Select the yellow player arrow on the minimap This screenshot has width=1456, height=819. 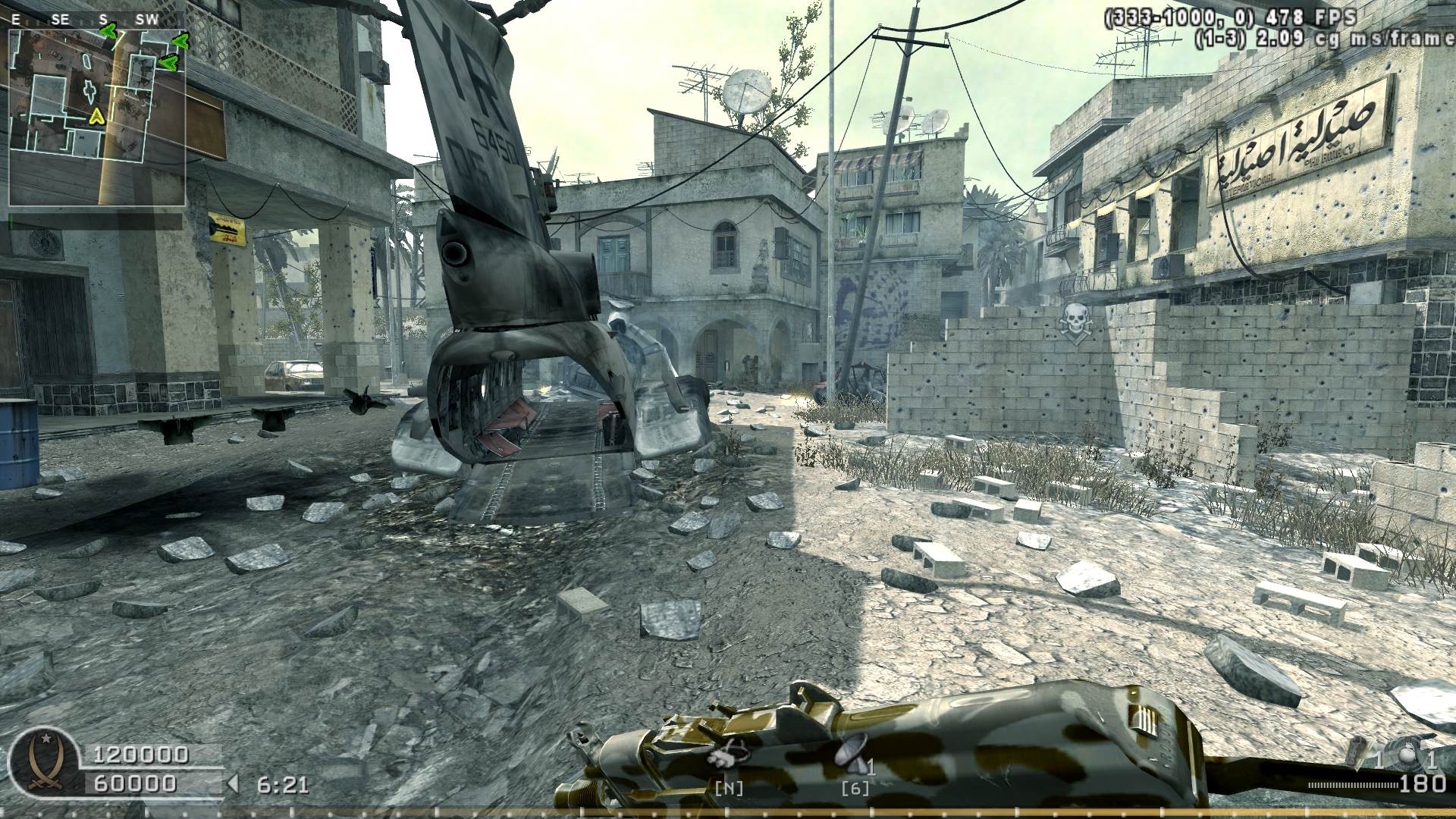(96, 116)
